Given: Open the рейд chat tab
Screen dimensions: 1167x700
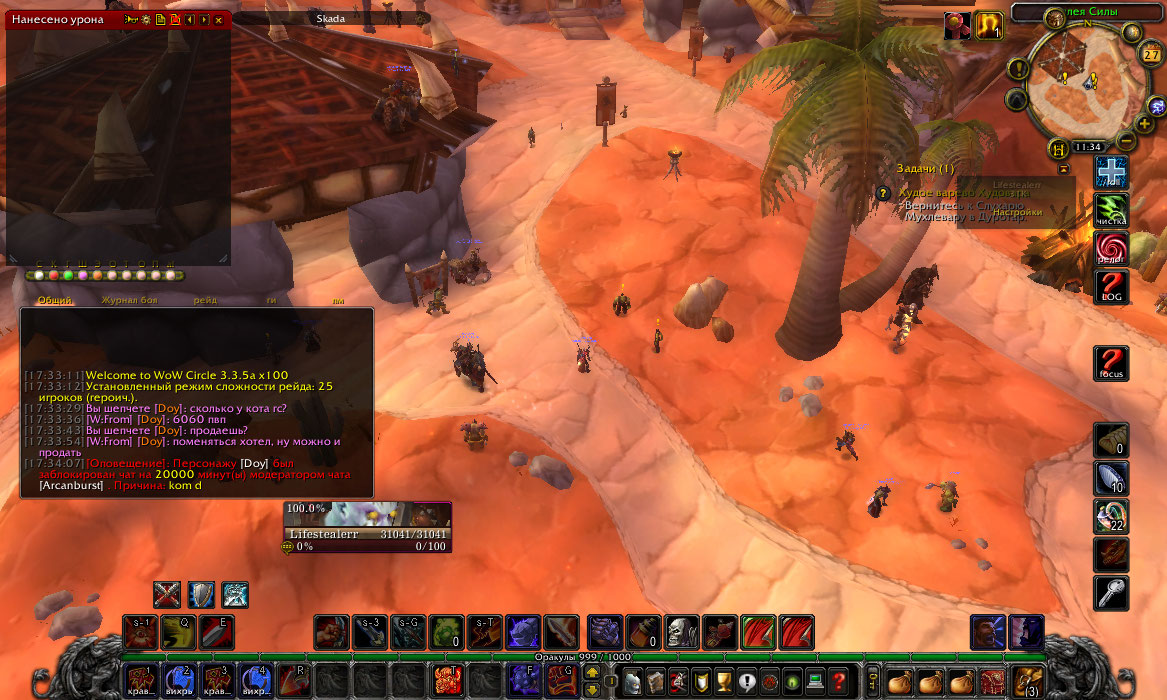Looking at the screenshot, I should [x=205, y=300].
